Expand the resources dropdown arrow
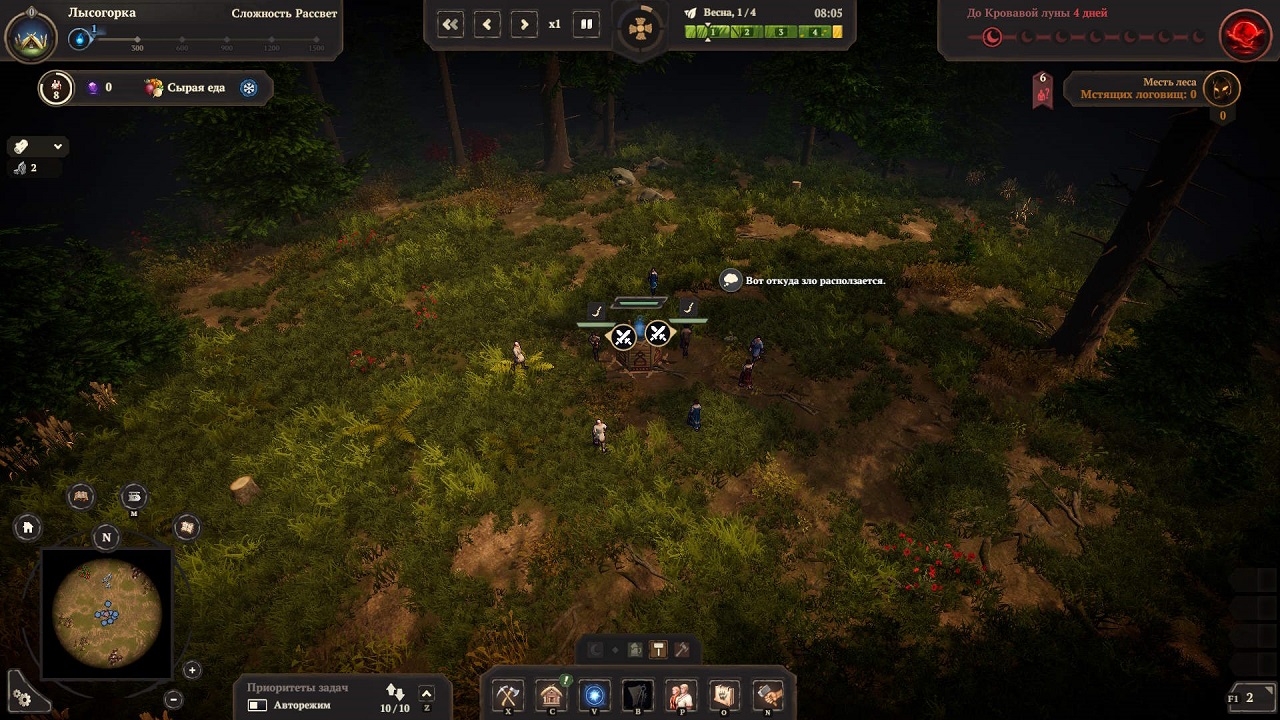Viewport: 1280px width, 720px height. click(x=58, y=146)
